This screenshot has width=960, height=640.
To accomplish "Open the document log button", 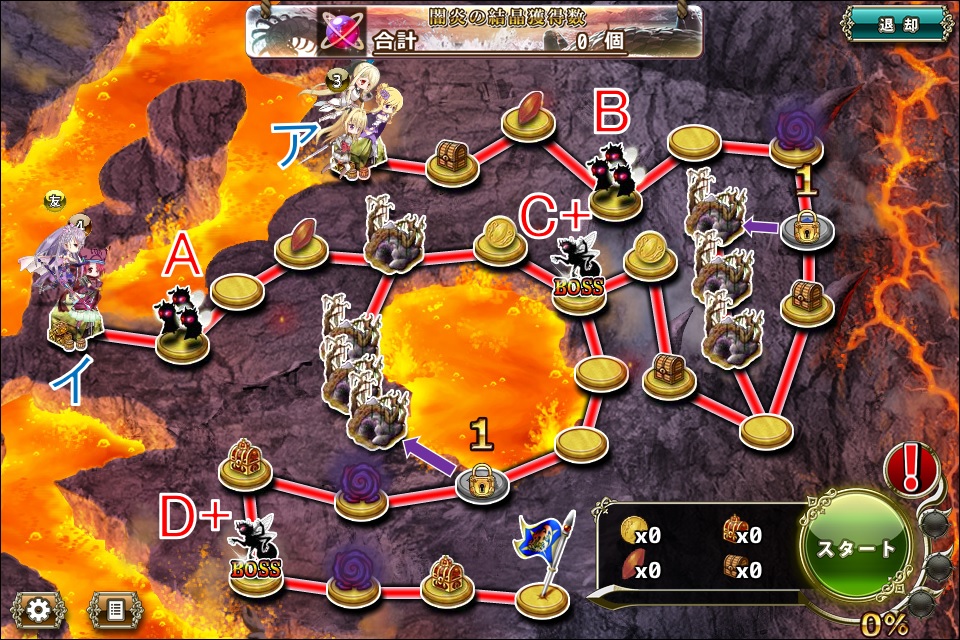I will (x=113, y=608).
